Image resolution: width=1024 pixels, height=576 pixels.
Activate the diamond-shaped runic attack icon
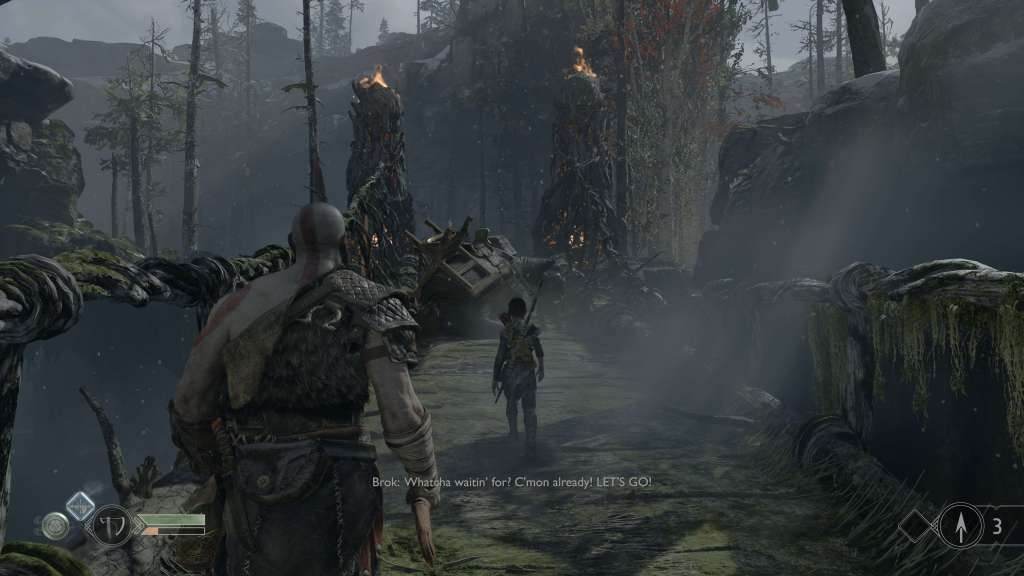[x=80, y=506]
